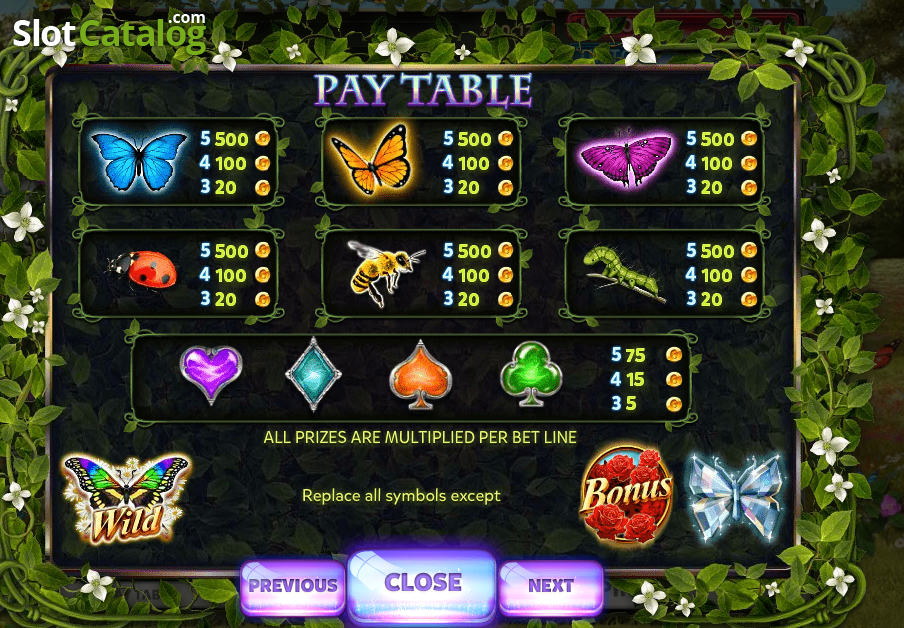Show the next pay table page
The width and height of the screenshot is (904, 628).
click(550, 585)
